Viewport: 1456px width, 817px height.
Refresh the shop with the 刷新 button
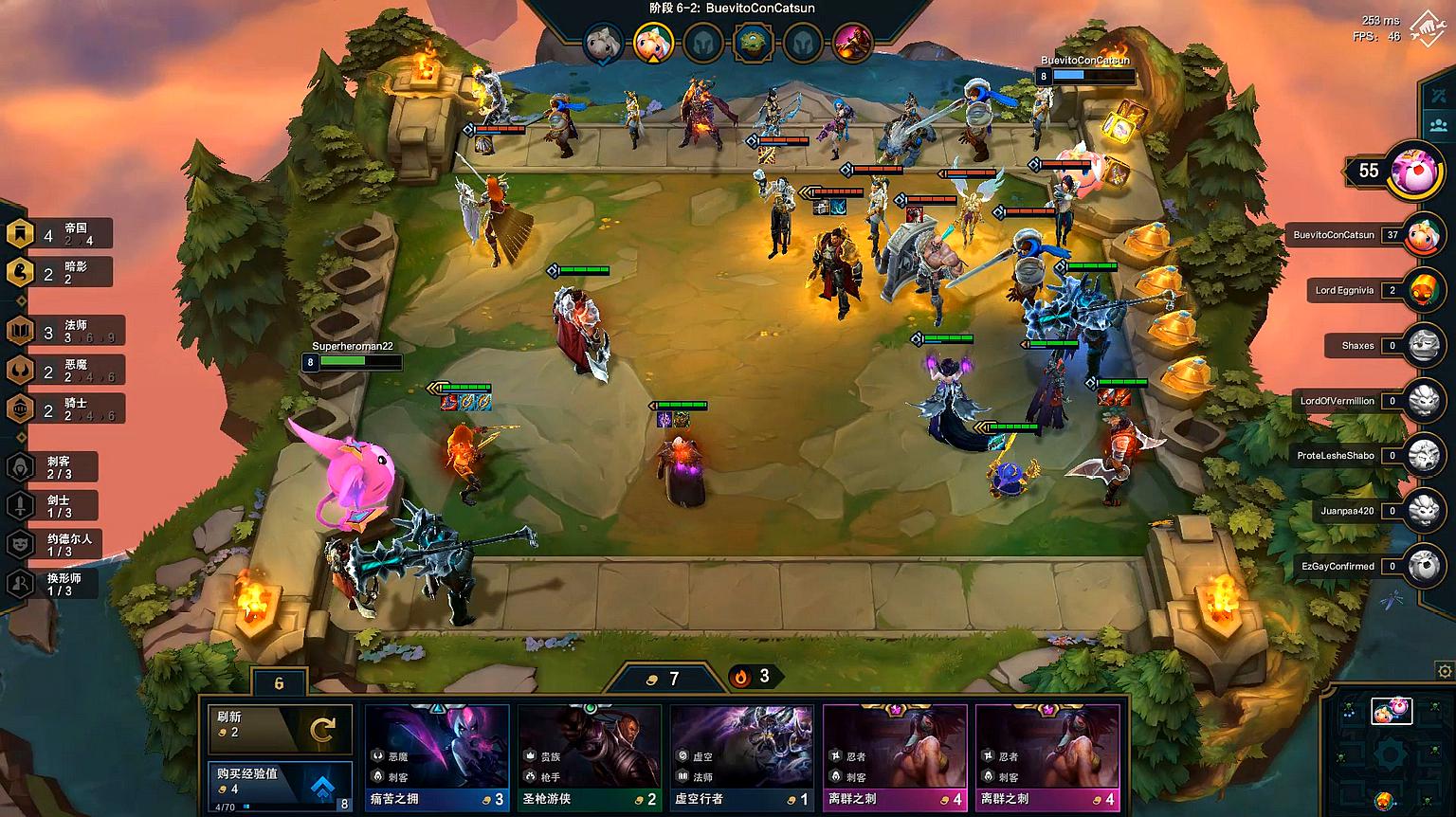(280, 728)
